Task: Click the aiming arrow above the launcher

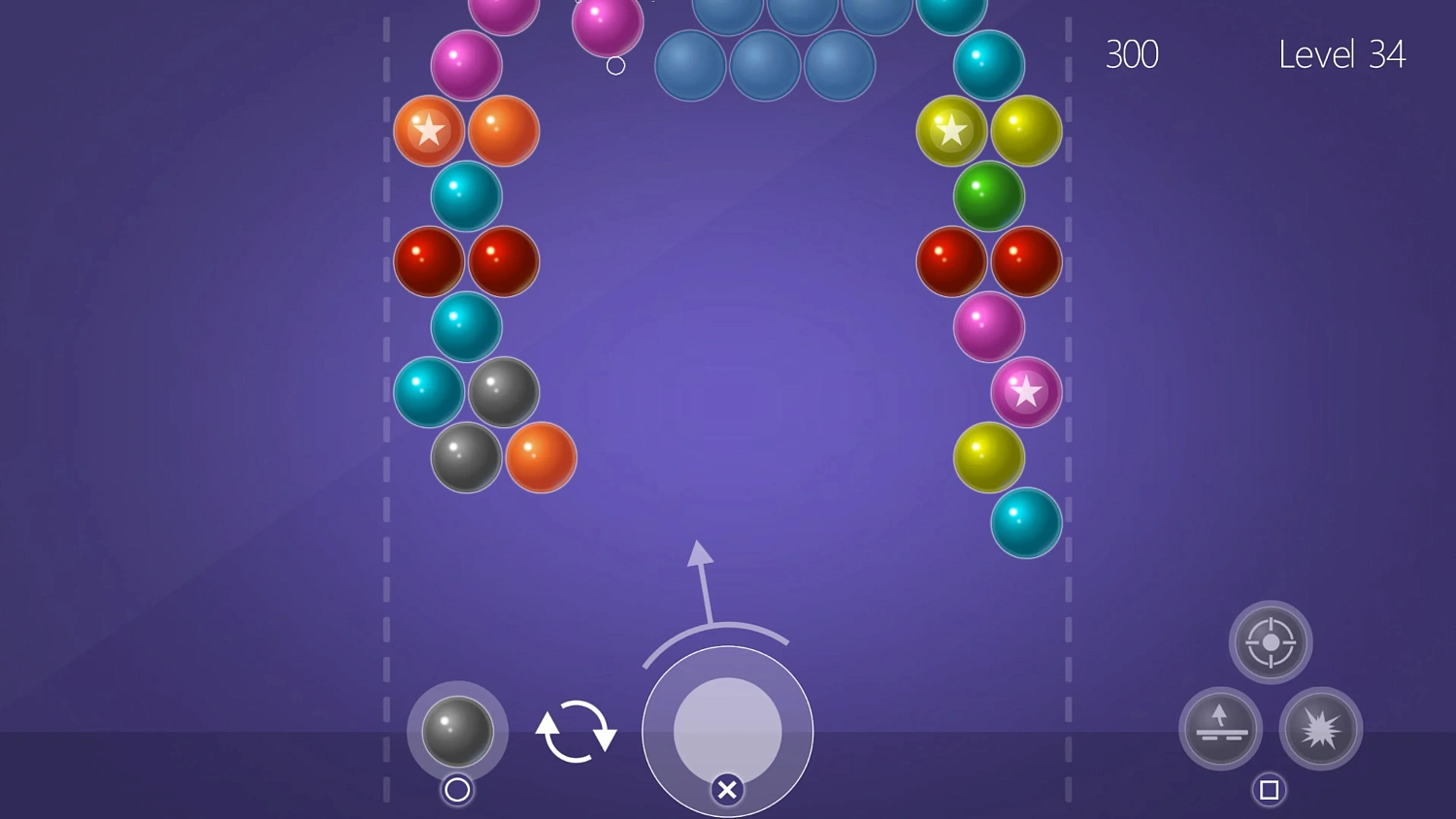Action: point(701,573)
